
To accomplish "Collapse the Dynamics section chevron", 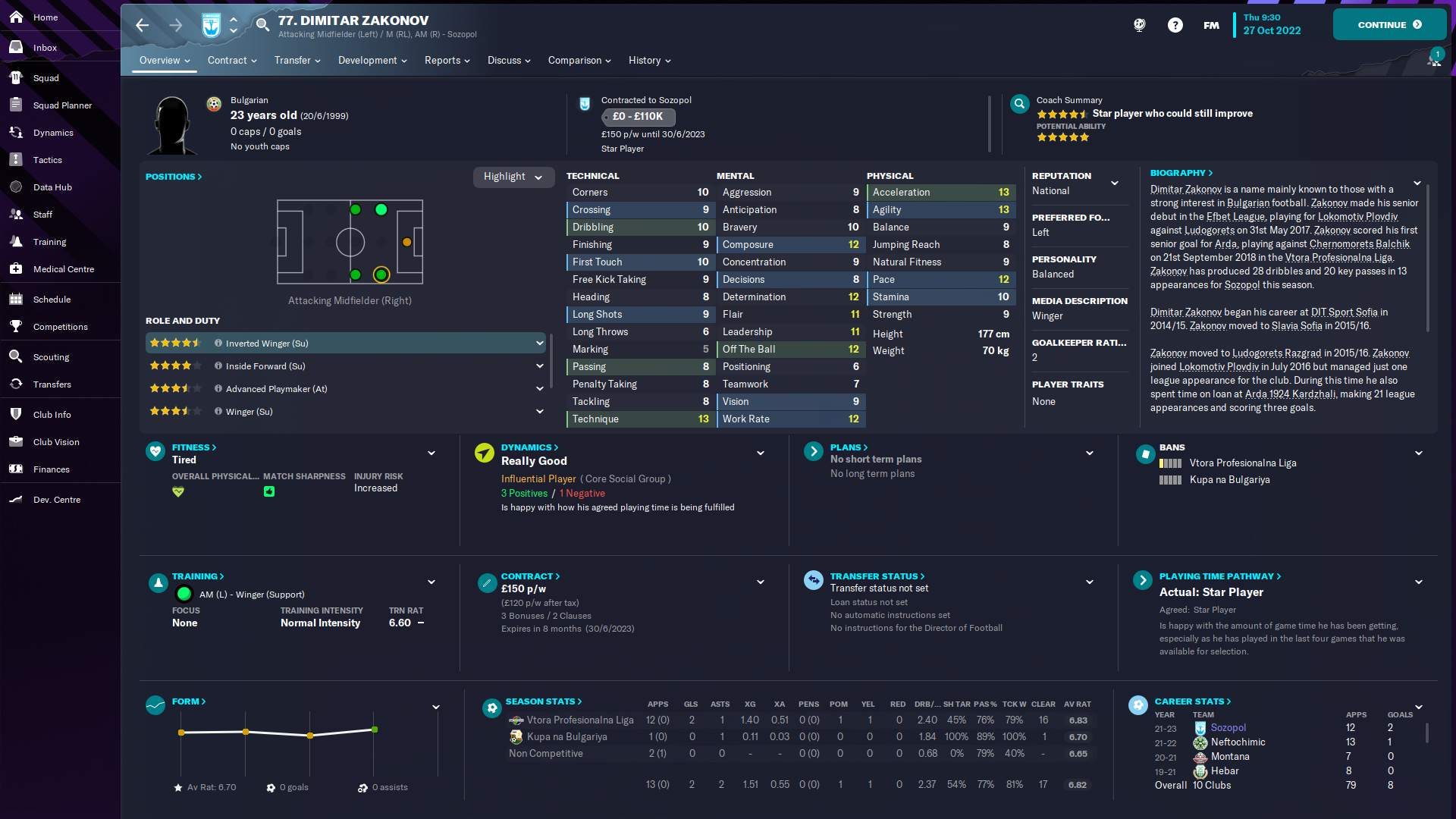I will point(761,453).
